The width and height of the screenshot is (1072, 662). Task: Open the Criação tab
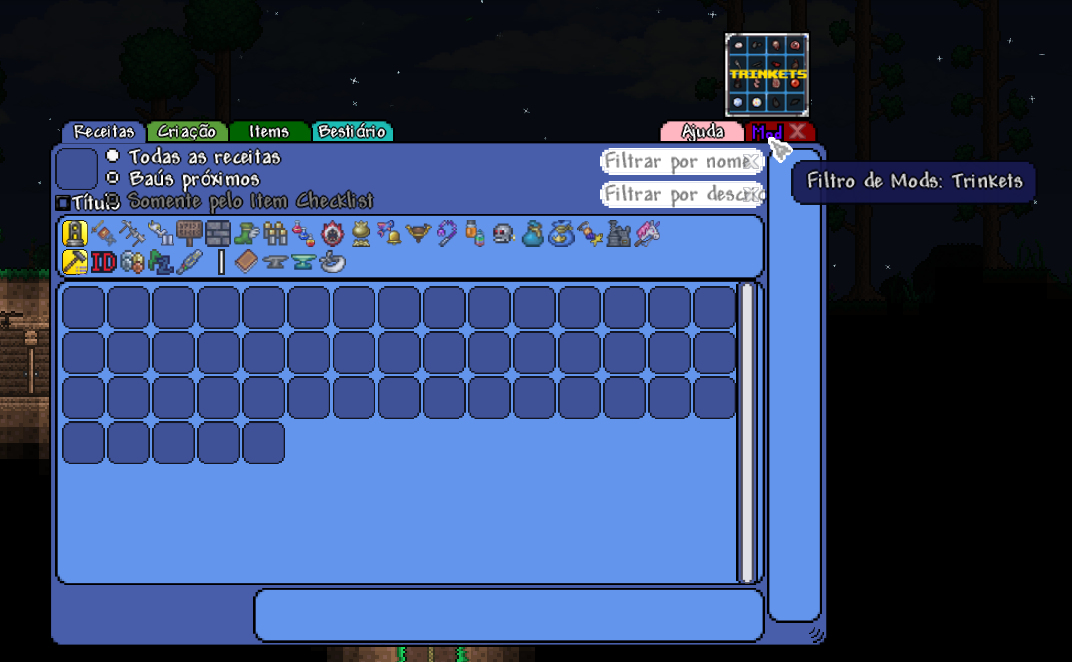click(187, 132)
